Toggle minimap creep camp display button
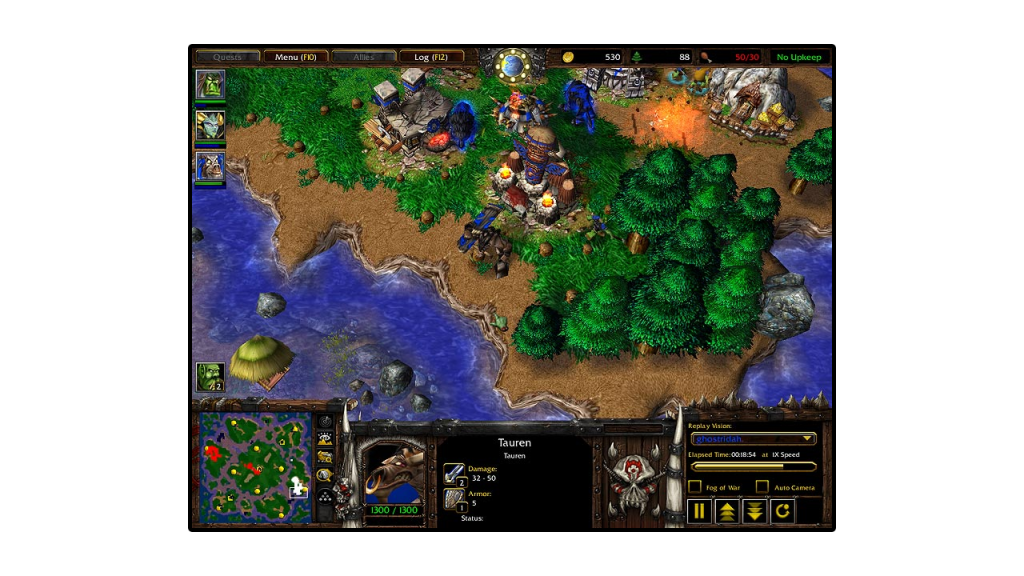This screenshot has height=576, width=1024. [325, 475]
